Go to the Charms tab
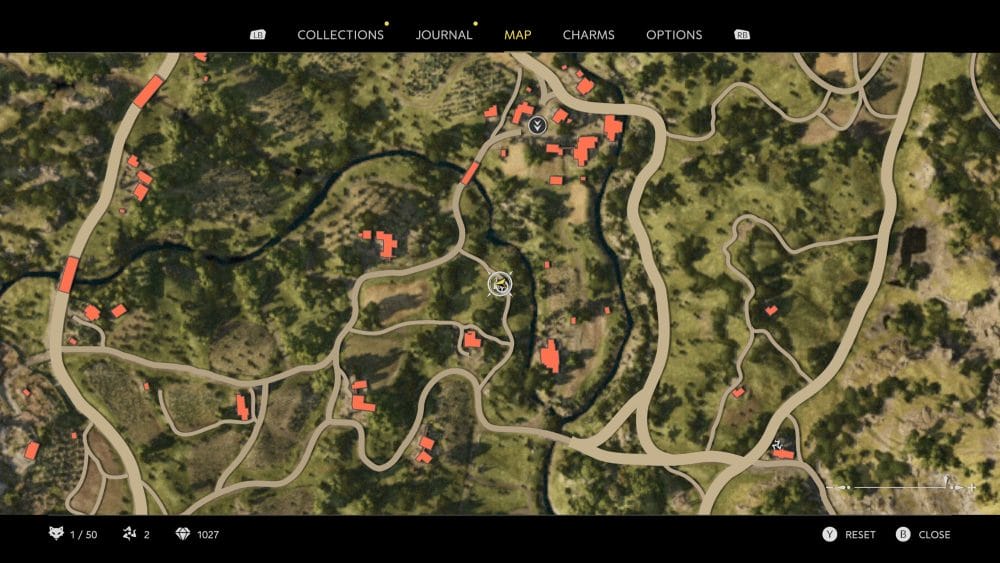This screenshot has width=1000, height=563. pyautogui.click(x=588, y=35)
